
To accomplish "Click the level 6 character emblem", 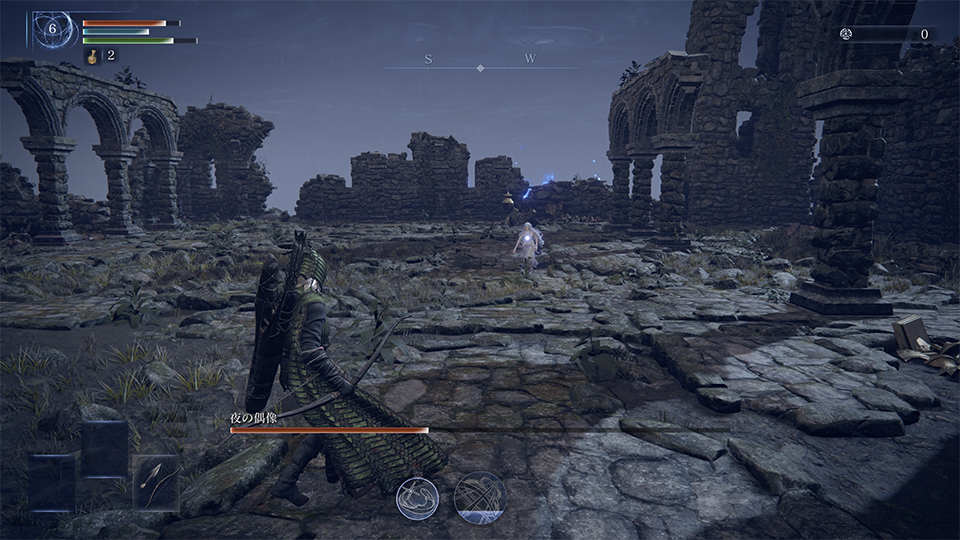I will tap(52, 29).
